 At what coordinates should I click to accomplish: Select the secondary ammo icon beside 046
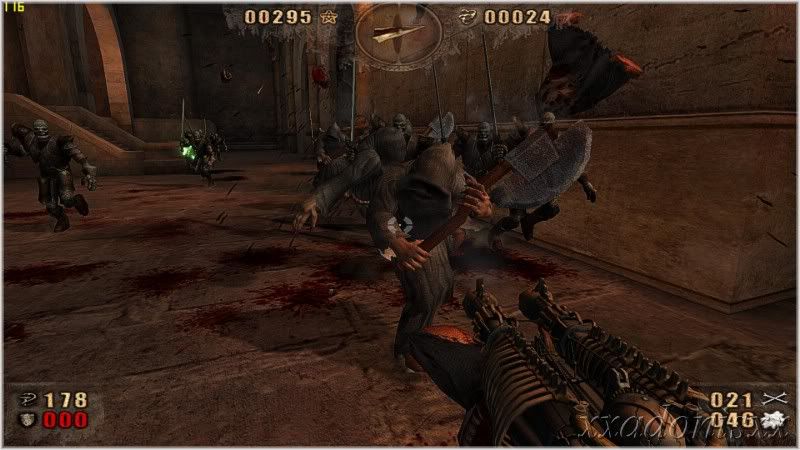coord(770,421)
